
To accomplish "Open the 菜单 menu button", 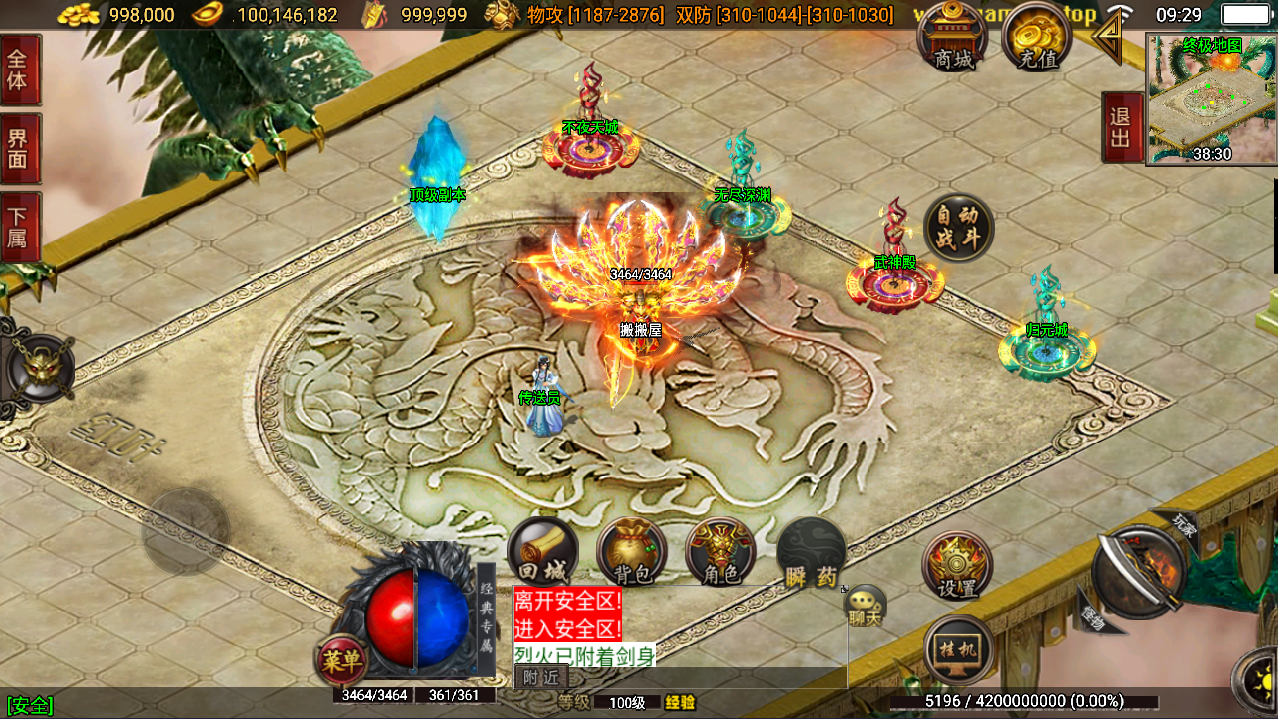I will click(x=342, y=660).
